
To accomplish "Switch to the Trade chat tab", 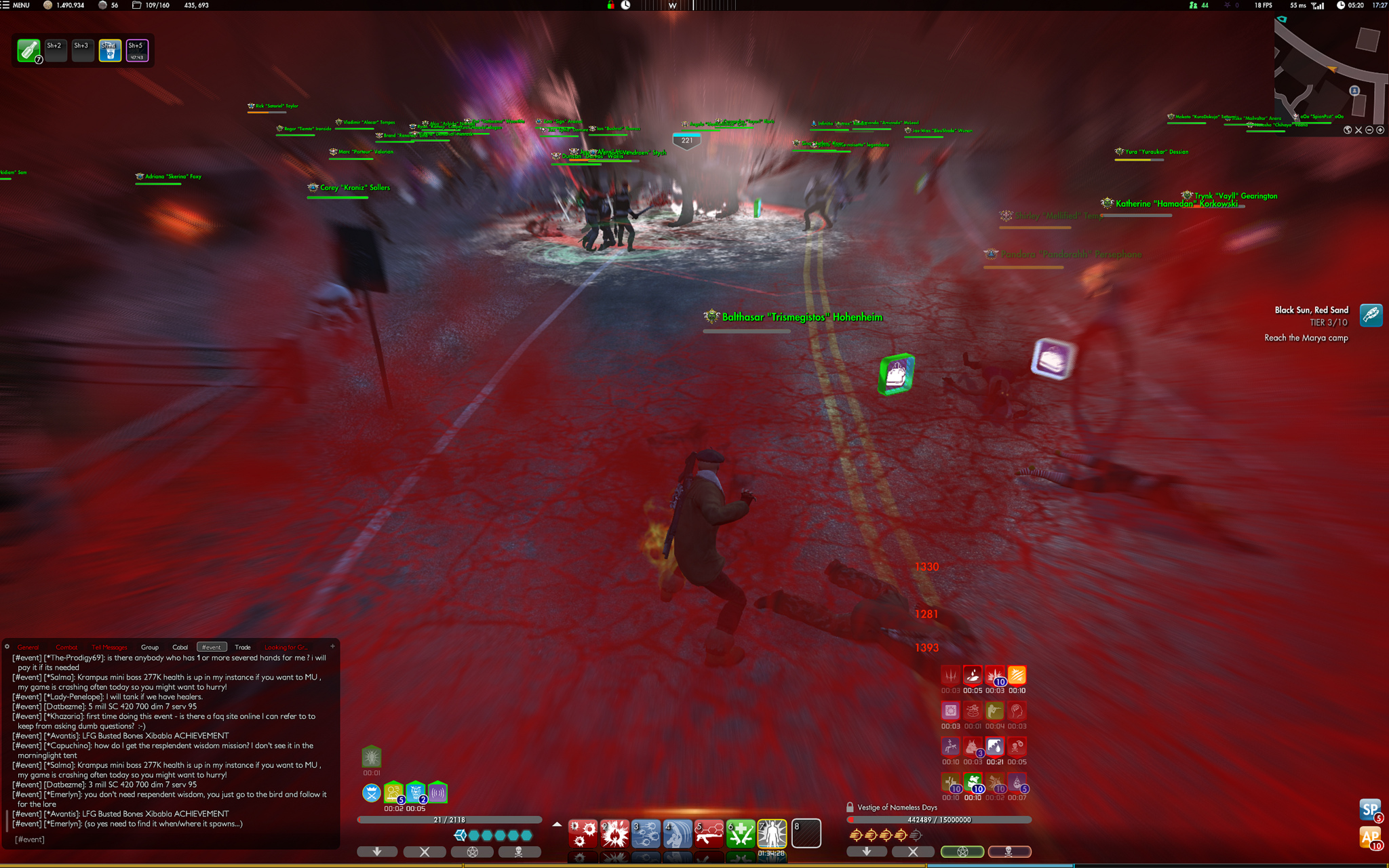I will tap(243, 647).
